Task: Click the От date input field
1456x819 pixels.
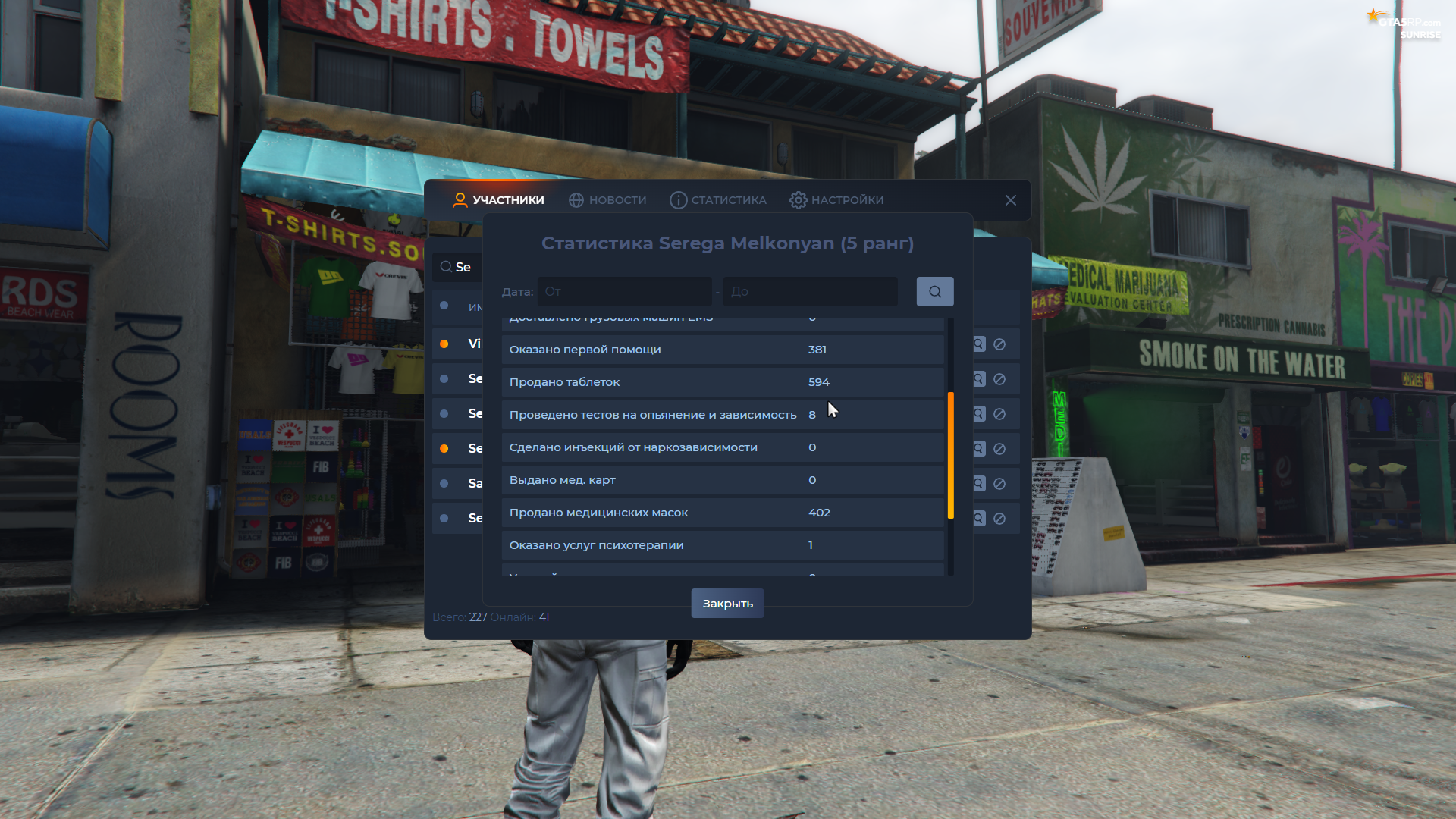Action: [625, 291]
